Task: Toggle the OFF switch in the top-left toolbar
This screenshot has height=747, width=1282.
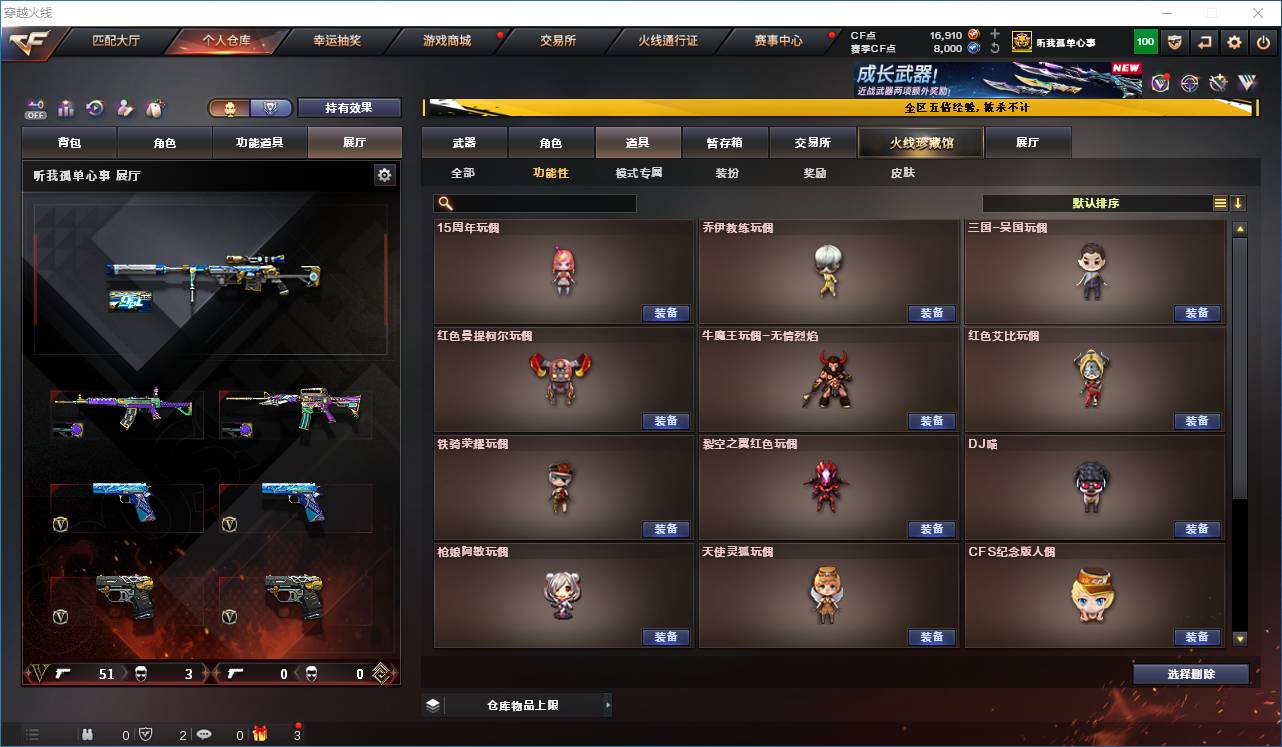Action: pos(35,110)
